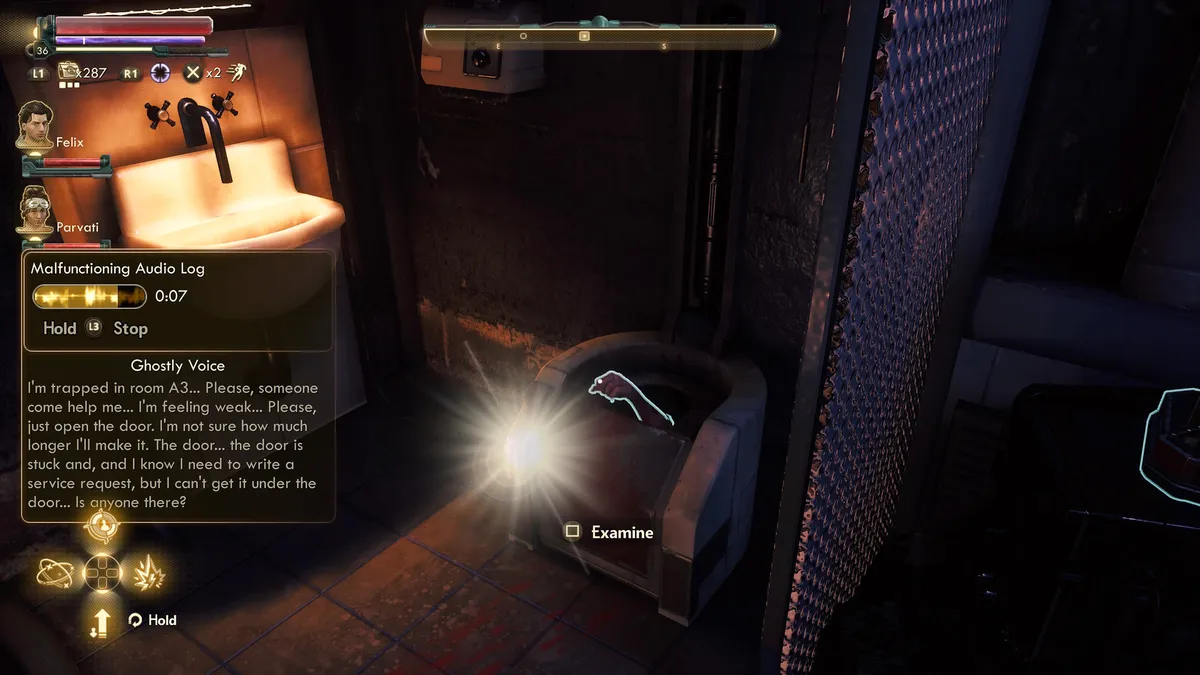Click the running figure sprint icon
The image size is (1200, 675).
tap(236, 72)
